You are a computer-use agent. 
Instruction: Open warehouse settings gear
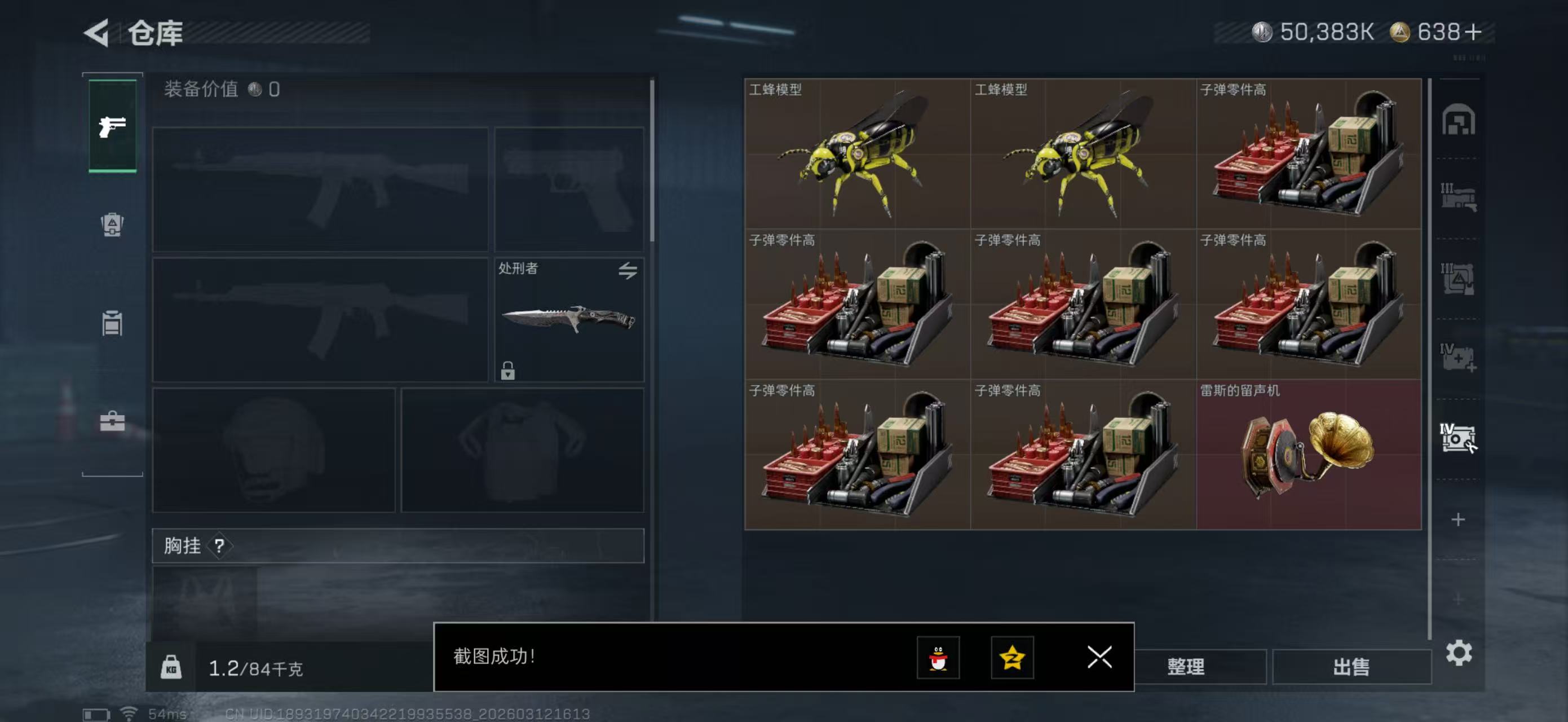coord(1459,653)
